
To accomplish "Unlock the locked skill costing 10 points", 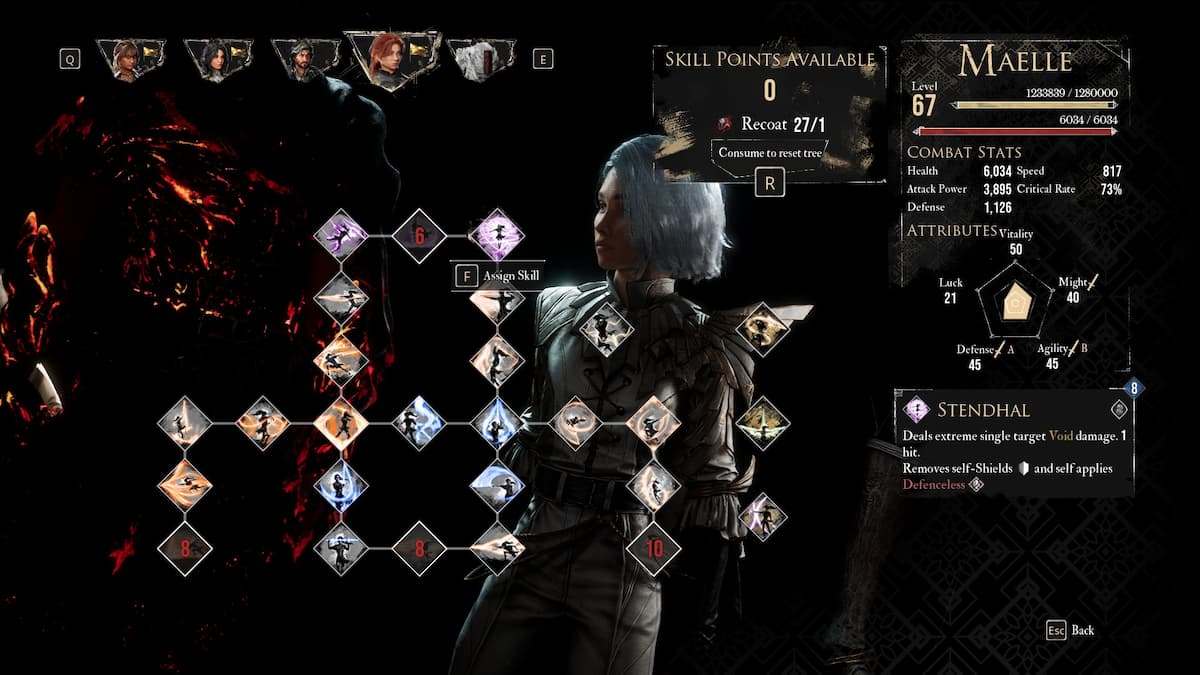I will (654, 548).
